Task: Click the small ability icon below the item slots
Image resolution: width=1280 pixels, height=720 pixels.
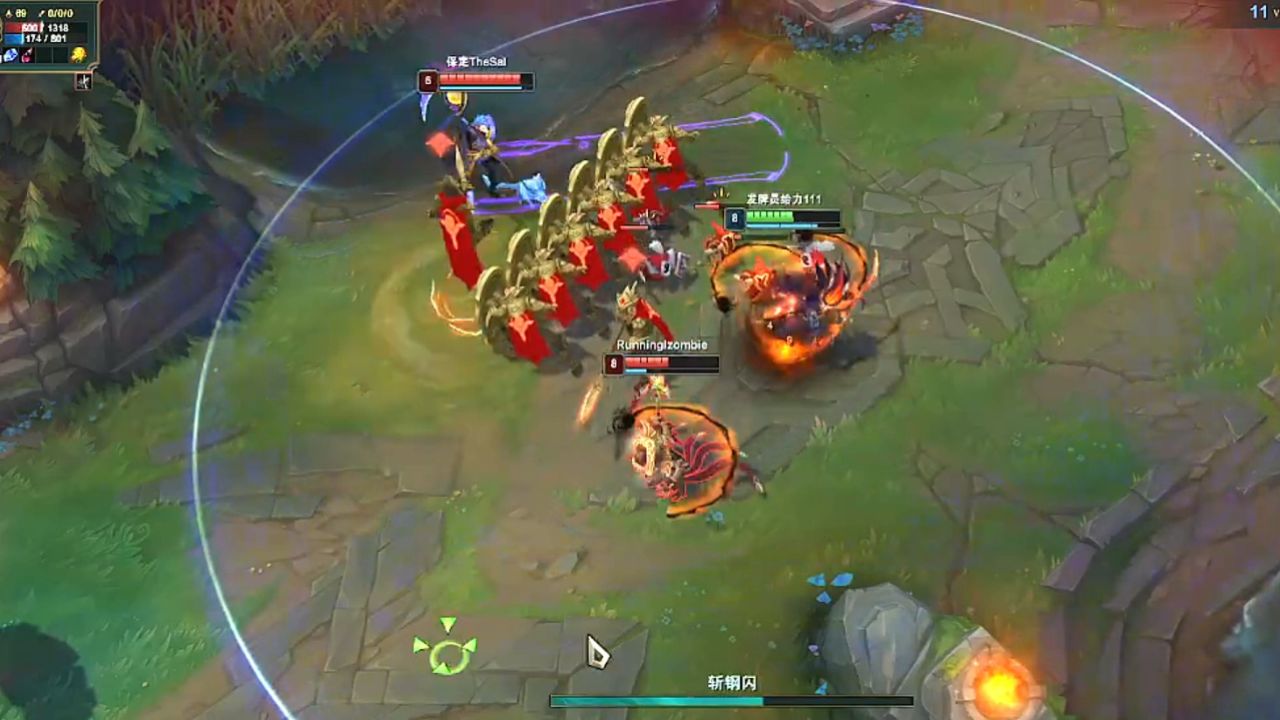Action: pyautogui.click(x=84, y=80)
